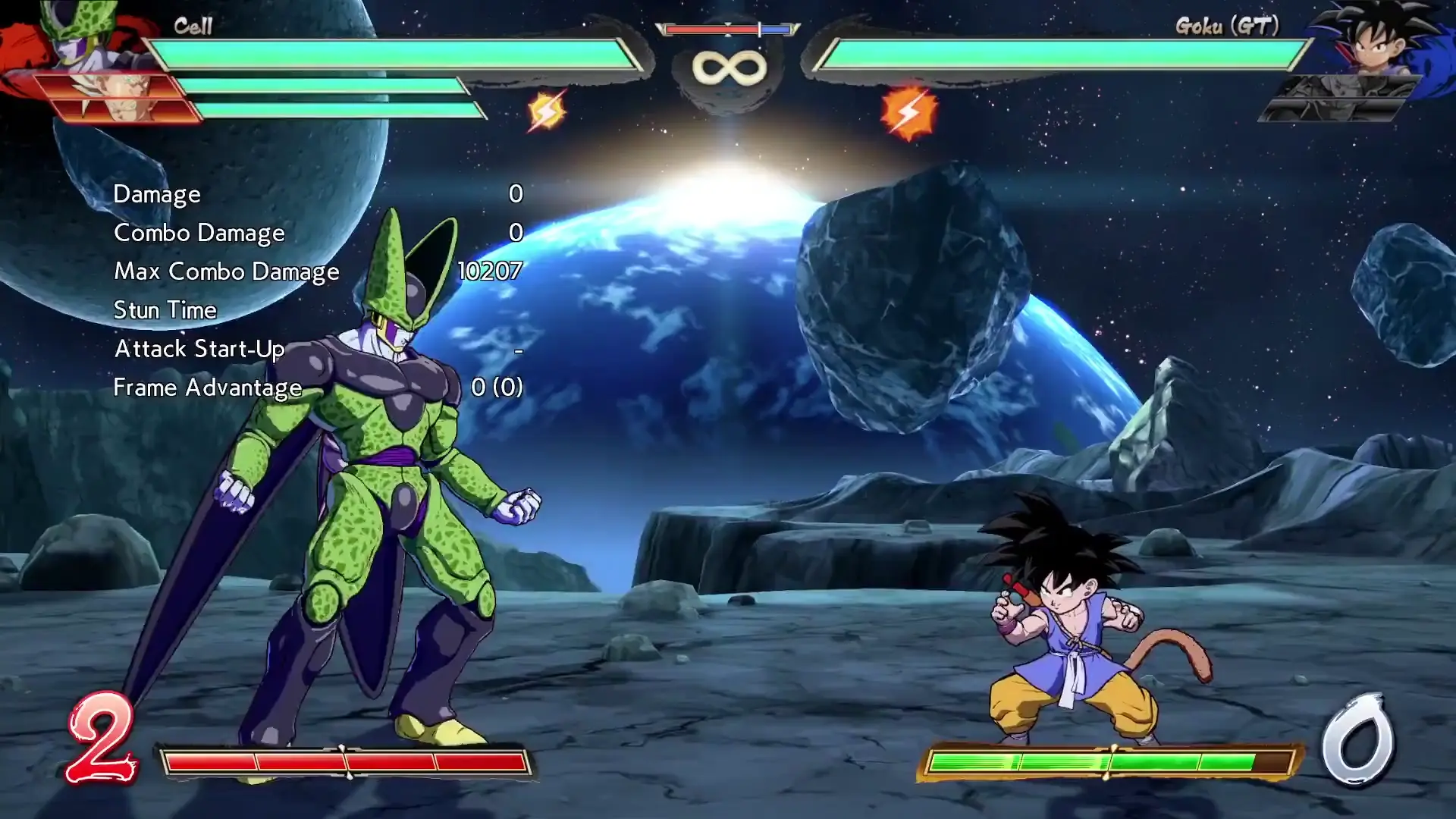This screenshot has width=1456, height=819.
Task: Toggle the Frame Advantage display row
Action: point(207,388)
